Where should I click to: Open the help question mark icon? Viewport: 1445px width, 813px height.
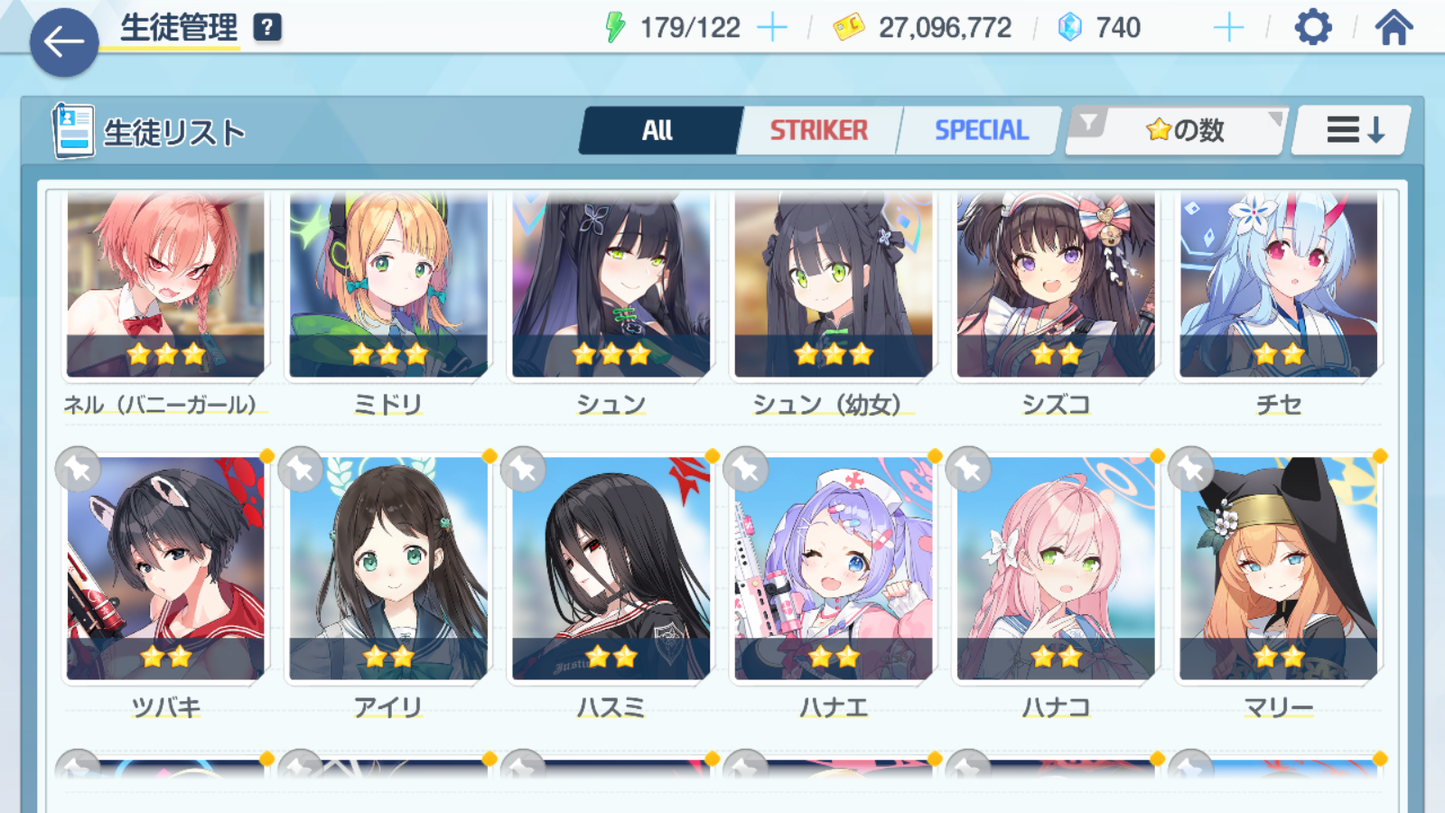pos(267,28)
